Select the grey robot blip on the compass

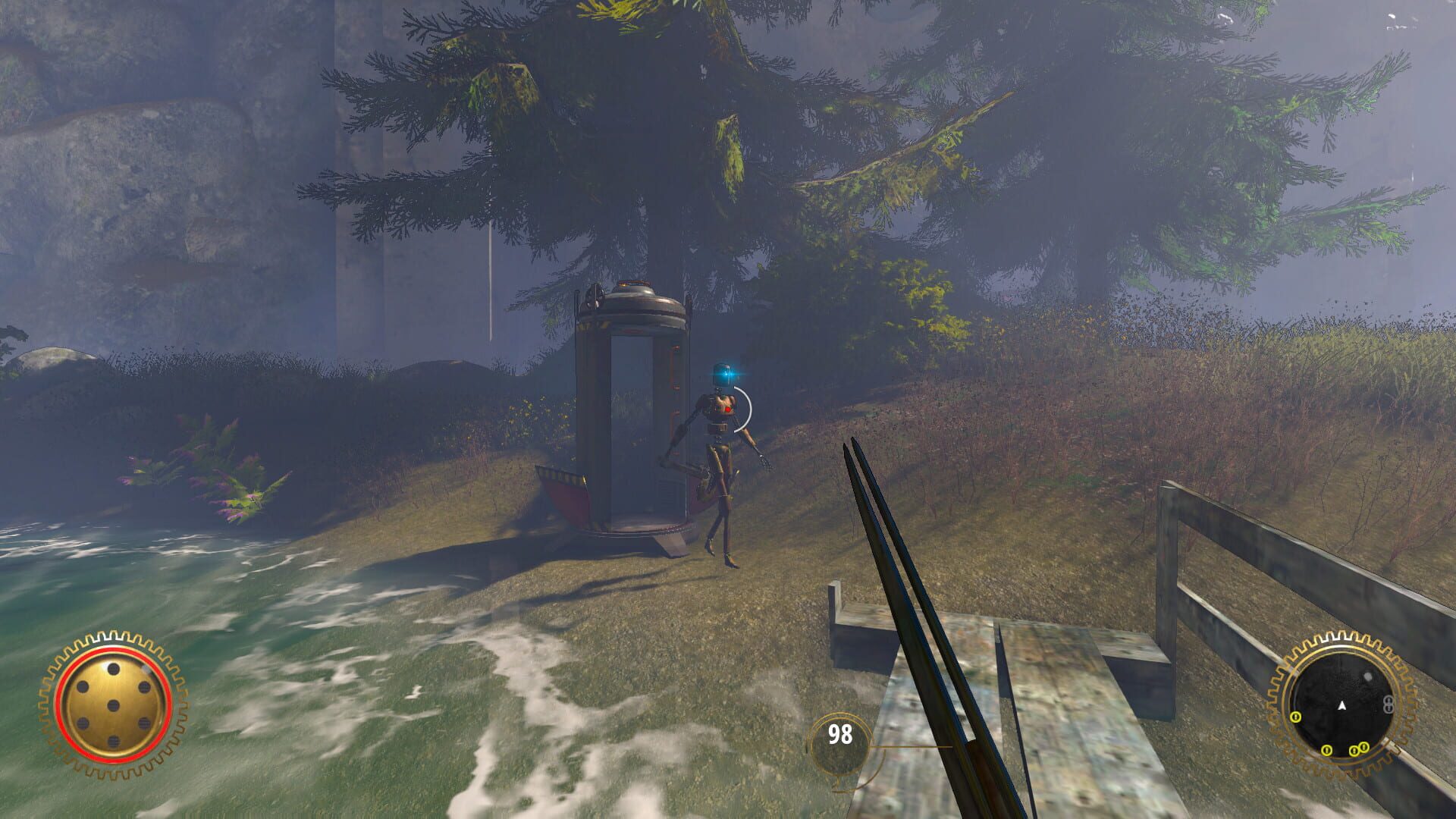point(1388,704)
